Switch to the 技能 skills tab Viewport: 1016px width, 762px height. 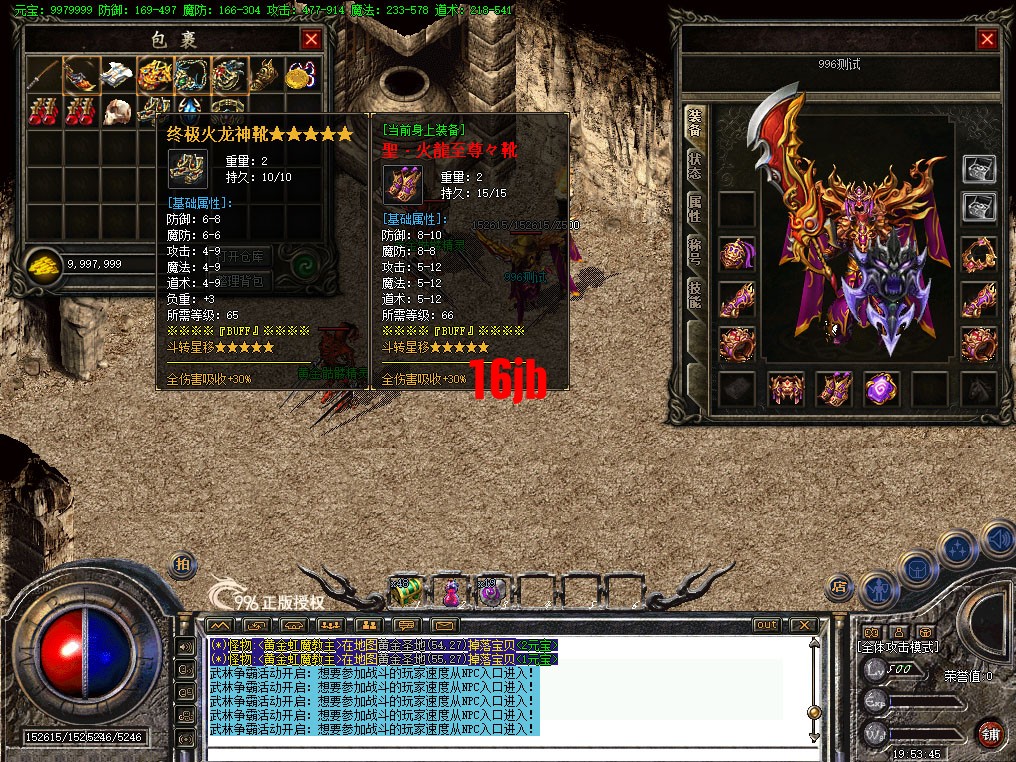[694, 292]
